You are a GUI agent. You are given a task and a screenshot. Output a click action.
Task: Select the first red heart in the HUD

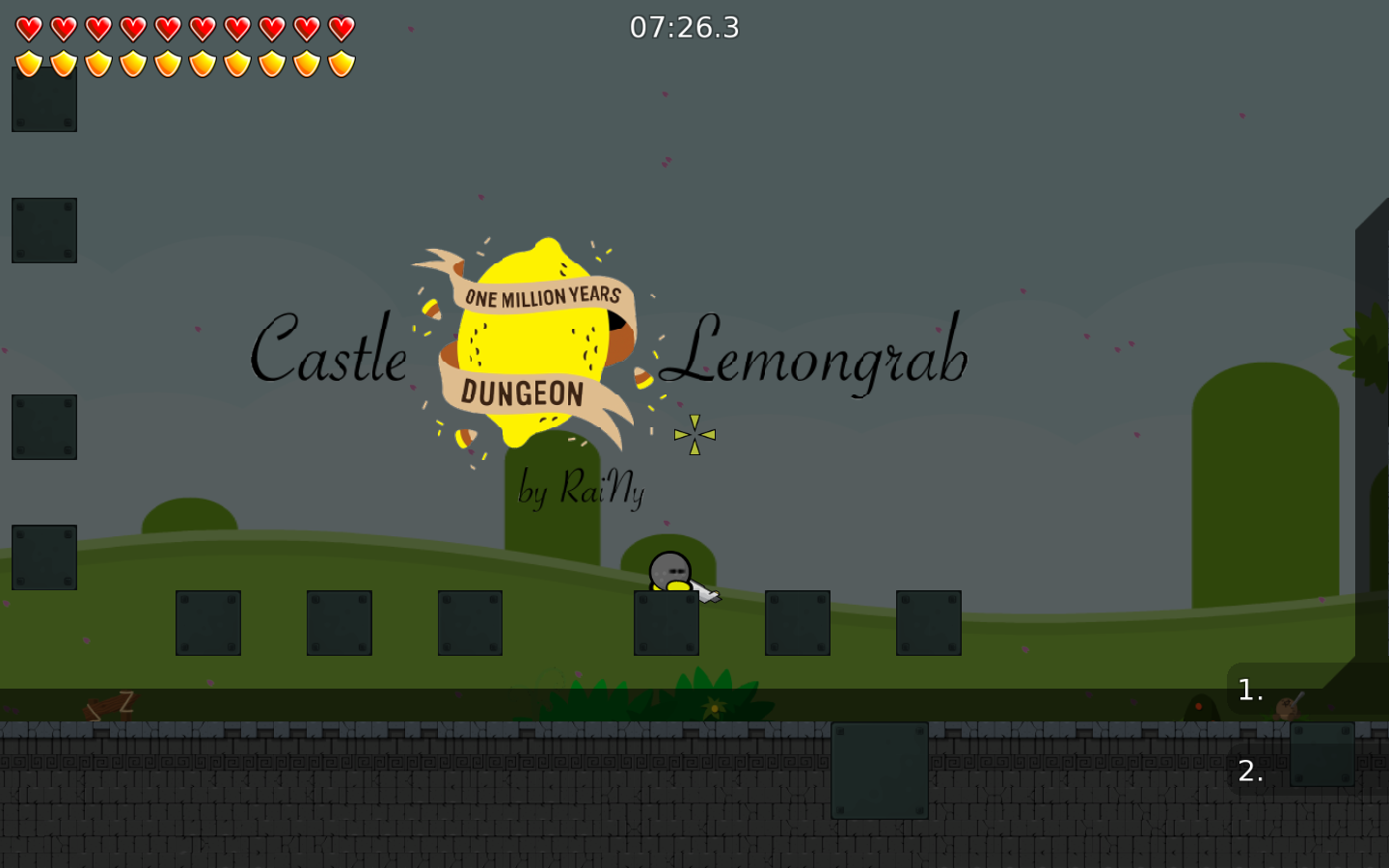[29, 28]
